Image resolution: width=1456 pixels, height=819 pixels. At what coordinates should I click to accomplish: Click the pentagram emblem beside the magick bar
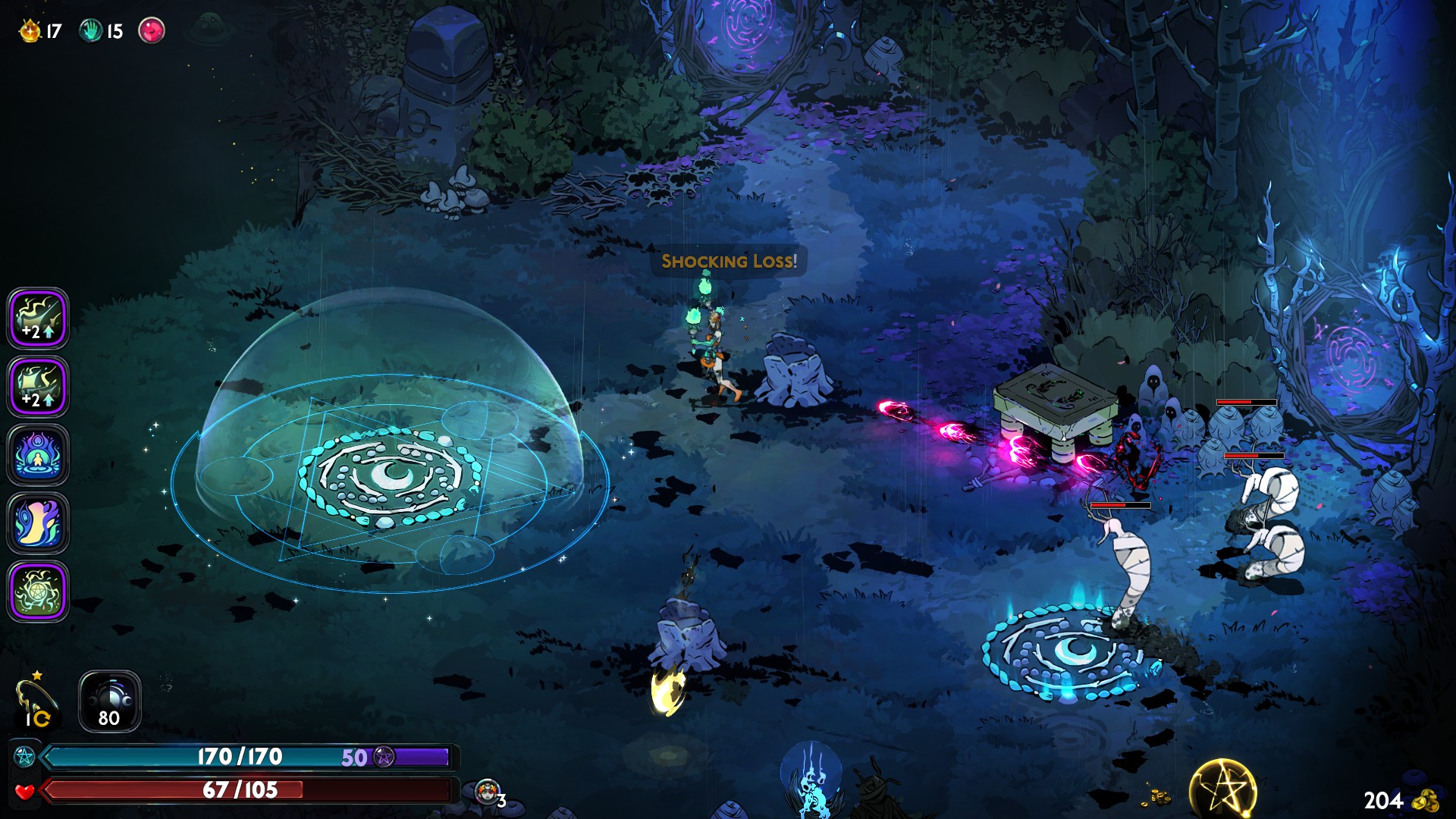pyautogui.click(x=24, y=757)
